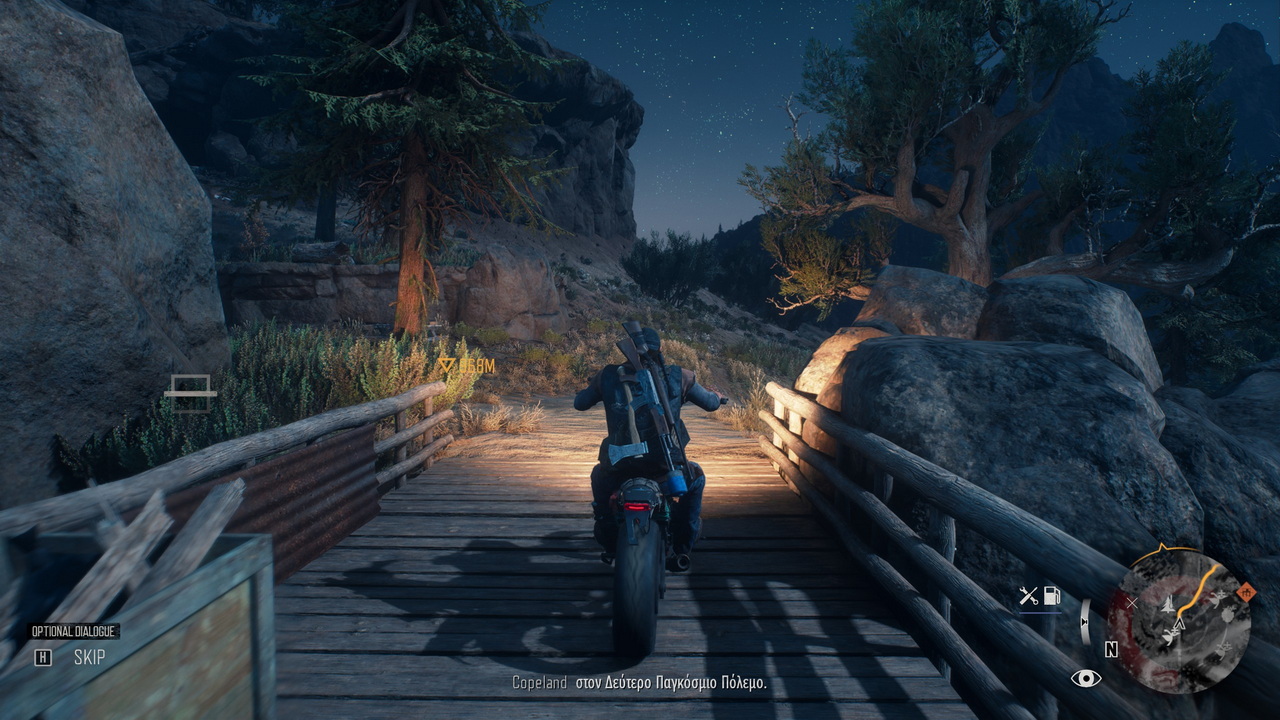Click the N compass indicator
1280x720 pixels.
pyautogui.click(x=1111, y=649)
